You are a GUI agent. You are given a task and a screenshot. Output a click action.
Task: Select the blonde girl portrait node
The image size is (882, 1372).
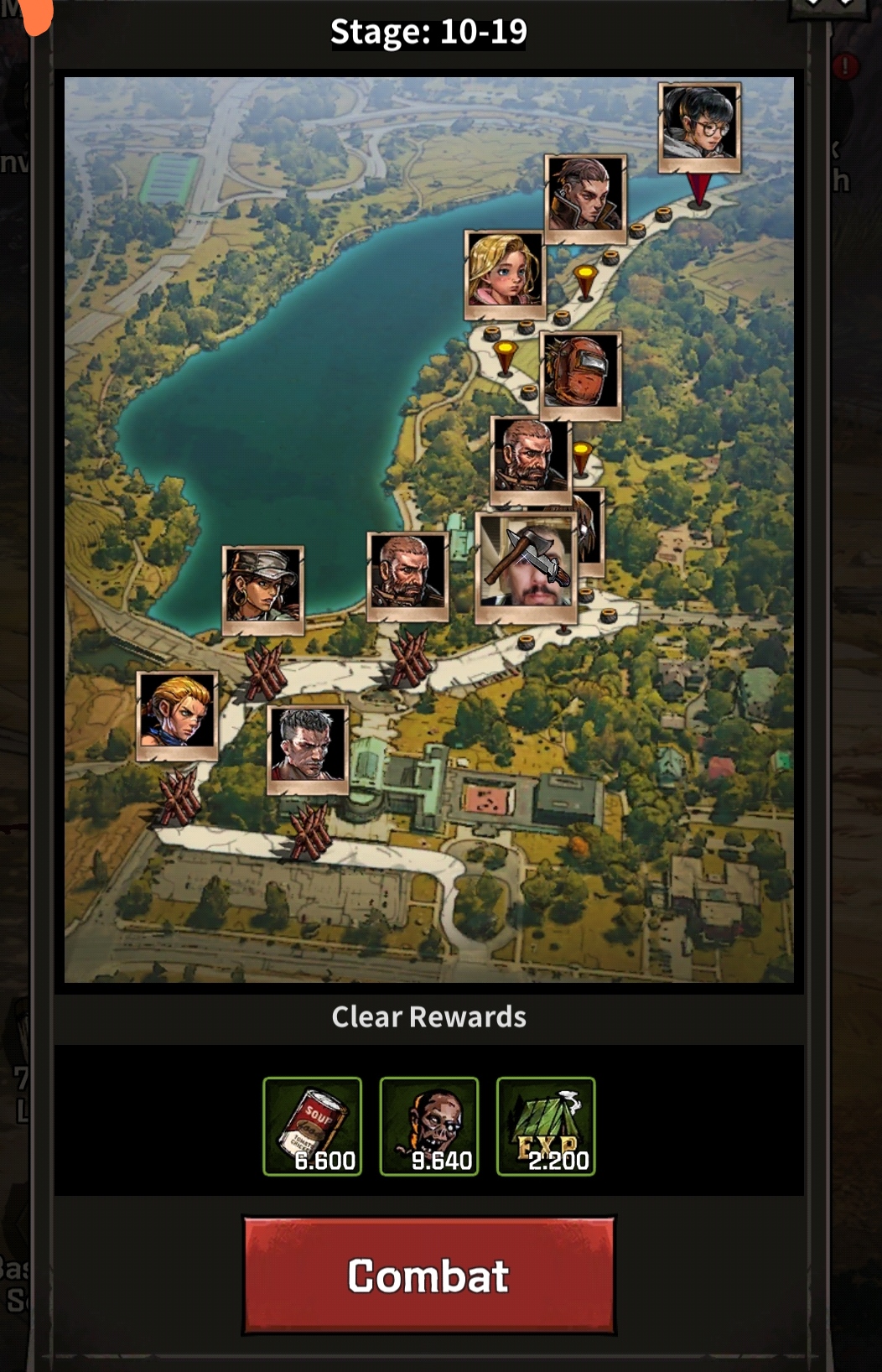point(504,273)
